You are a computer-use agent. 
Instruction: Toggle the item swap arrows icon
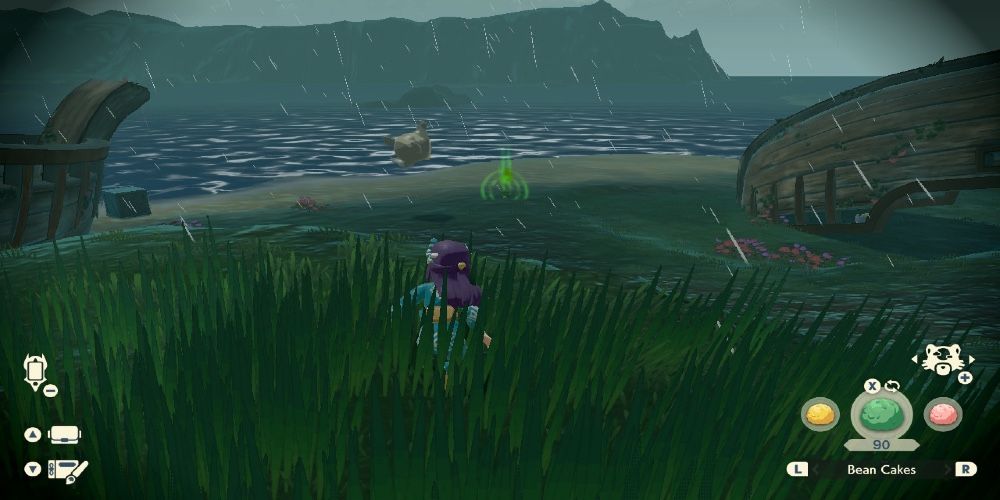[892, 385]
